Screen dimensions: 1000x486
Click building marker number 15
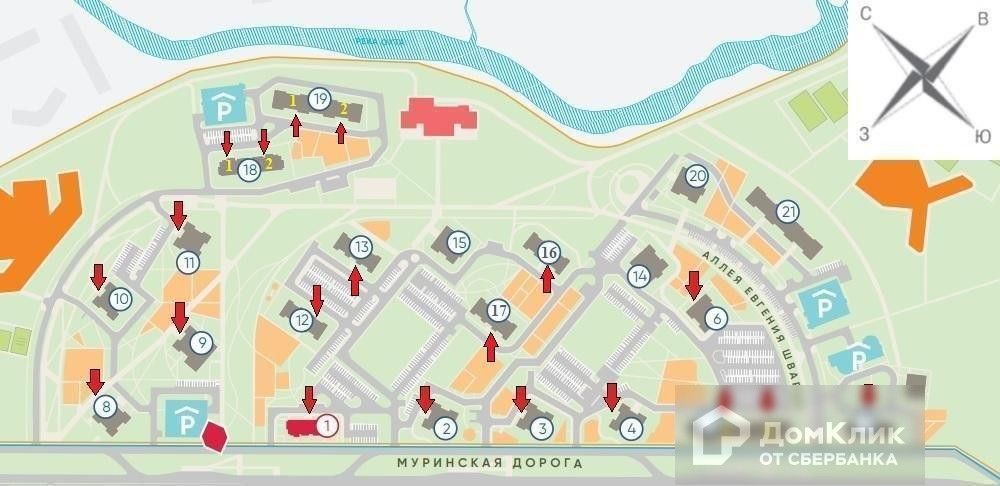pyautogui.click(x=458, y=242)
